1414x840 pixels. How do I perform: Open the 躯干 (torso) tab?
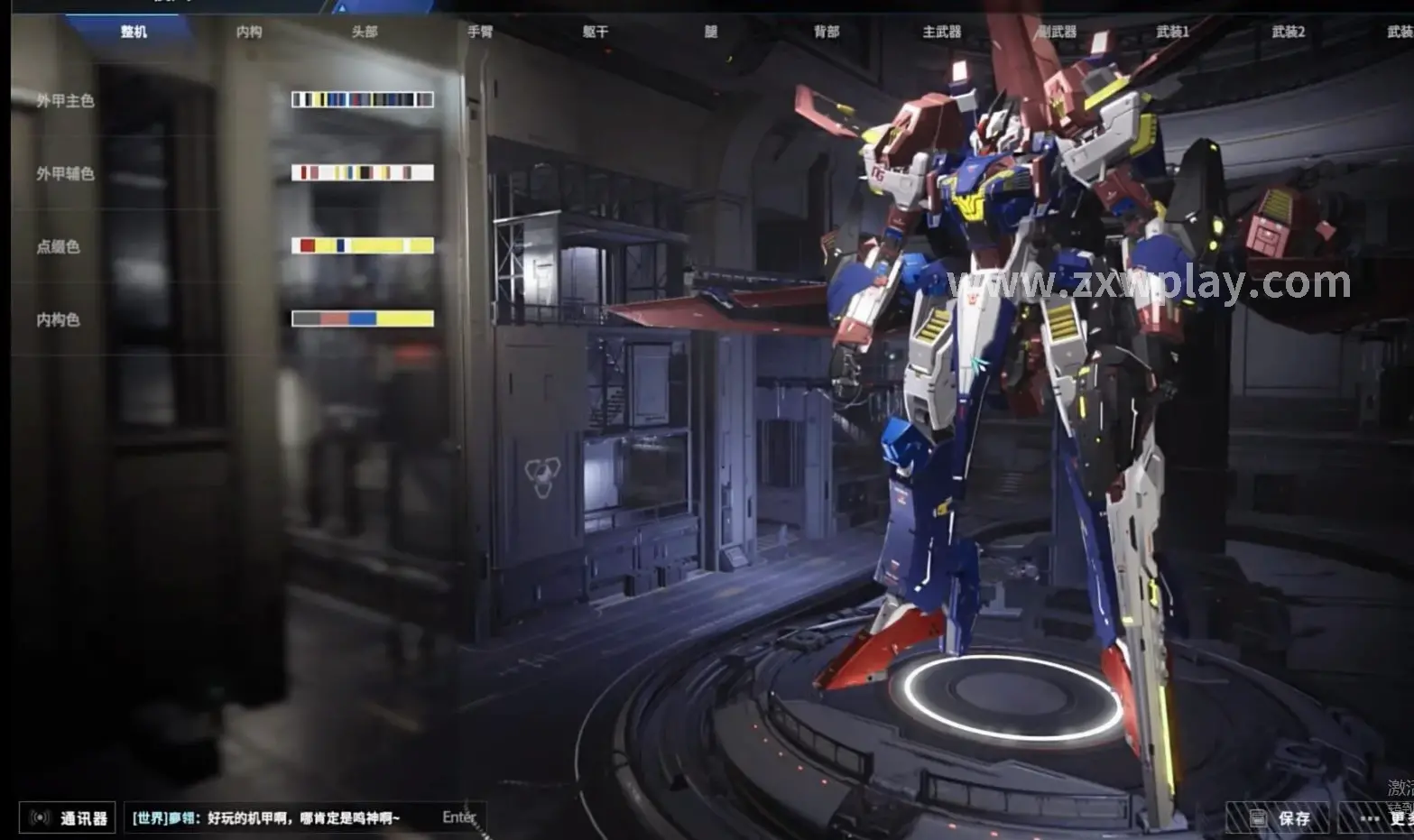coord(596,32)
